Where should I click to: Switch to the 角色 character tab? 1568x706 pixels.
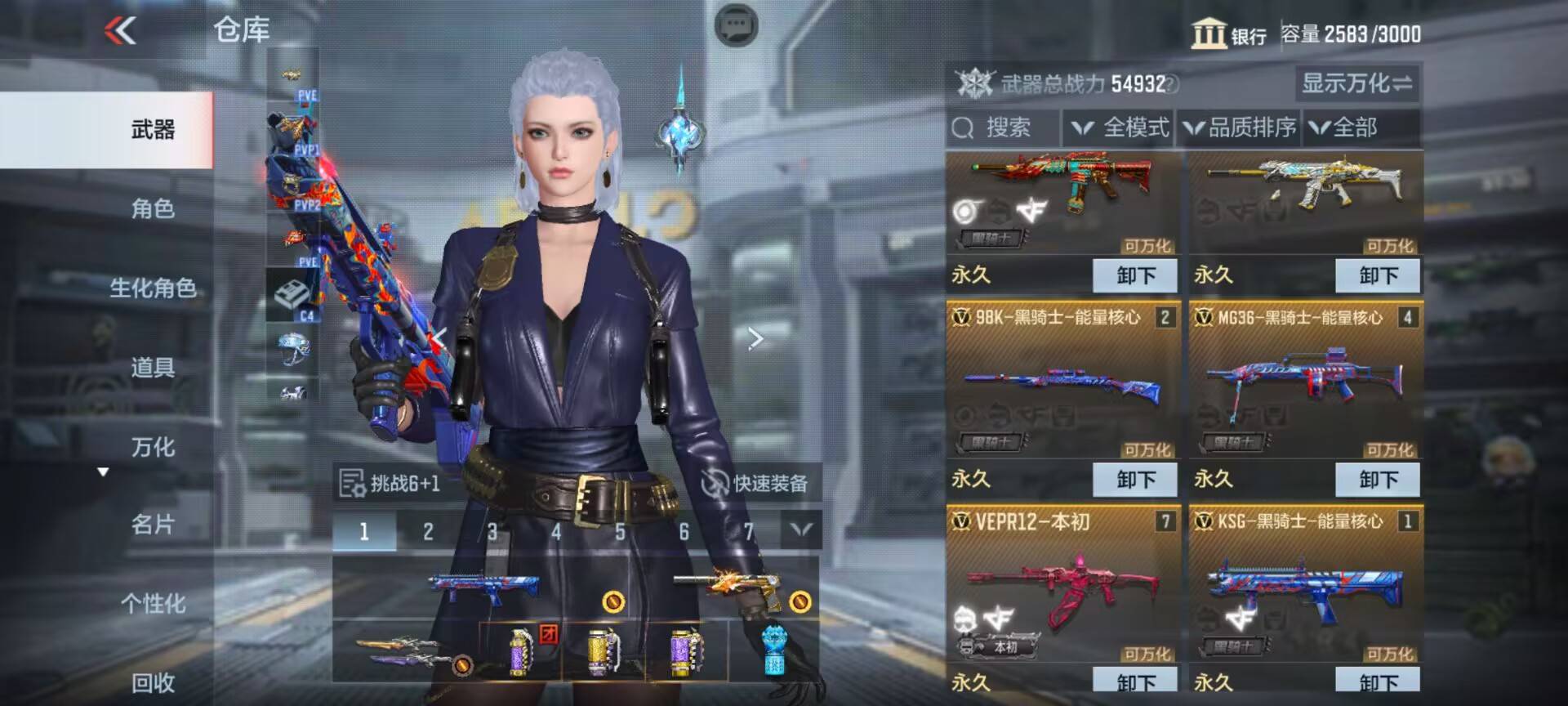point(153,209)
